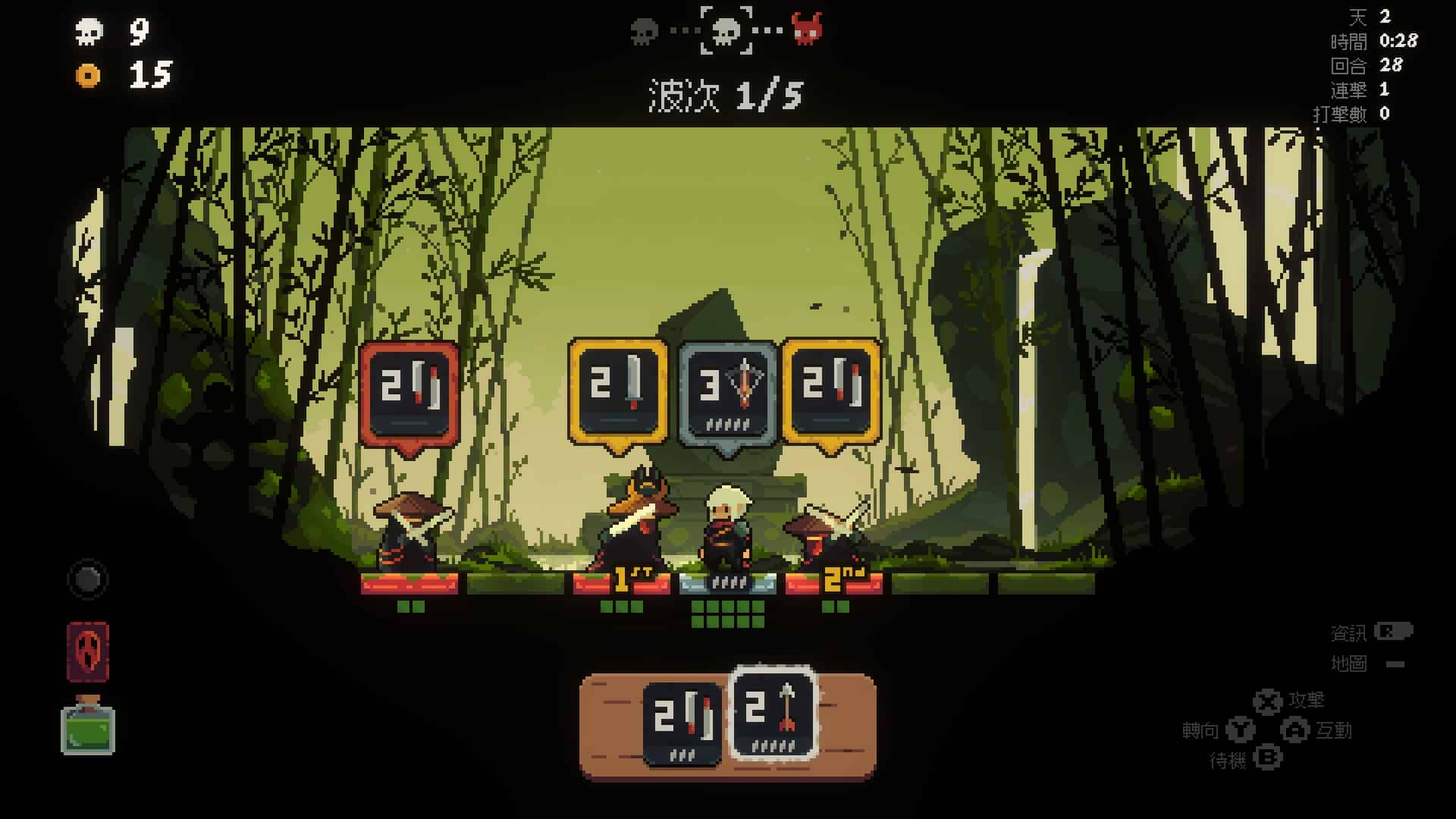Use the green potion bottle
The image size is (1456, 819).
pos(88,726)
